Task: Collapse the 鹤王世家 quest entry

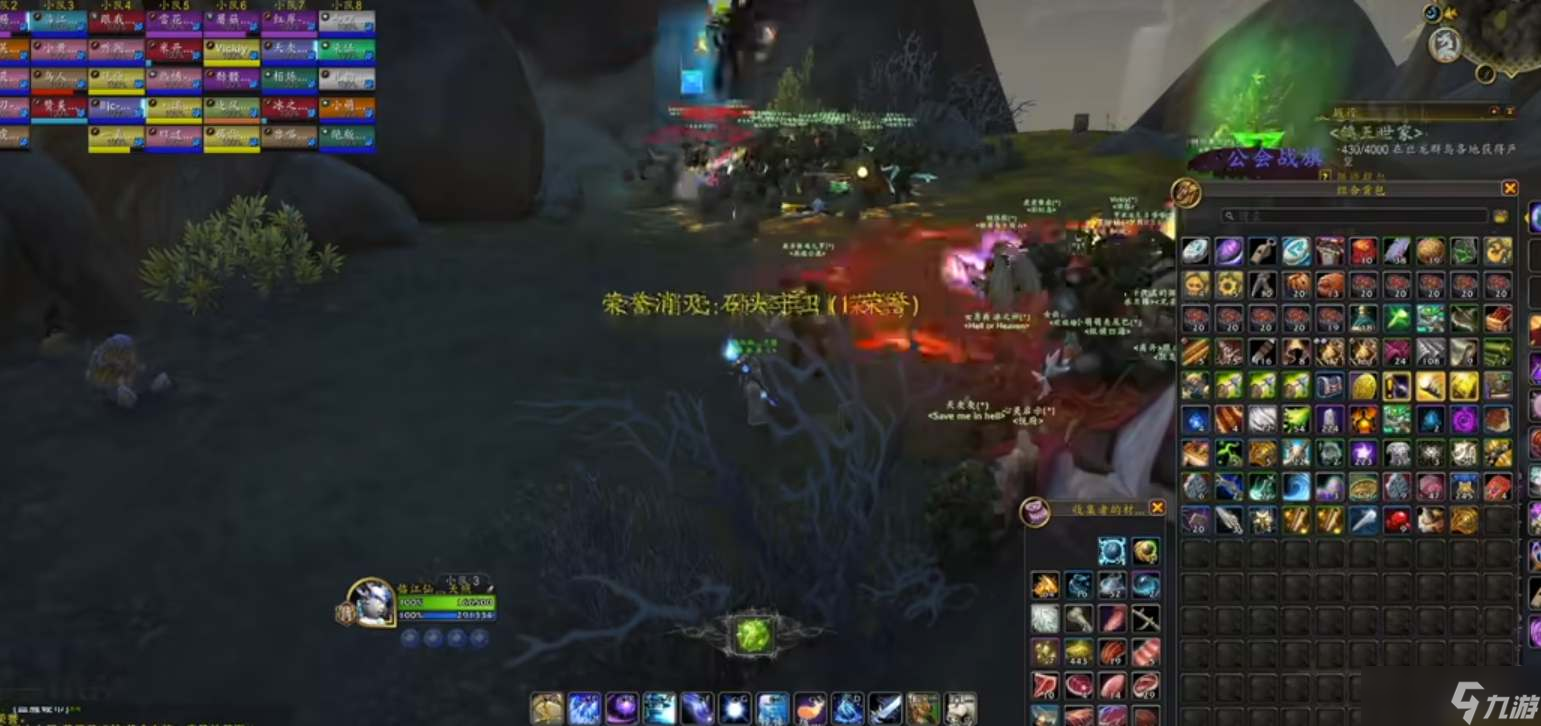Action: [1377, 132]
